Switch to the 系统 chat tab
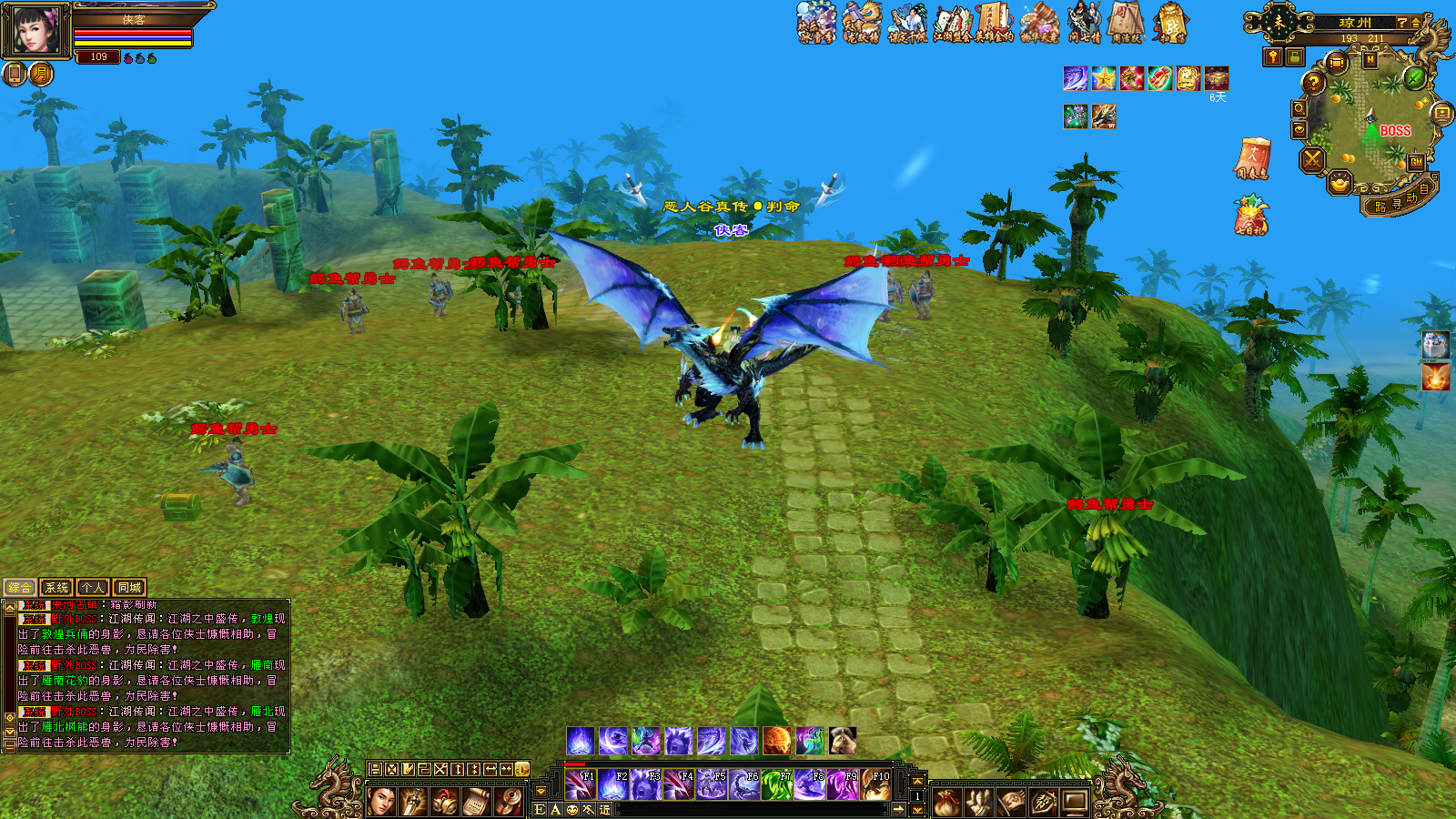This screenshot has width=1456, height=819. [x=56, y=588]
